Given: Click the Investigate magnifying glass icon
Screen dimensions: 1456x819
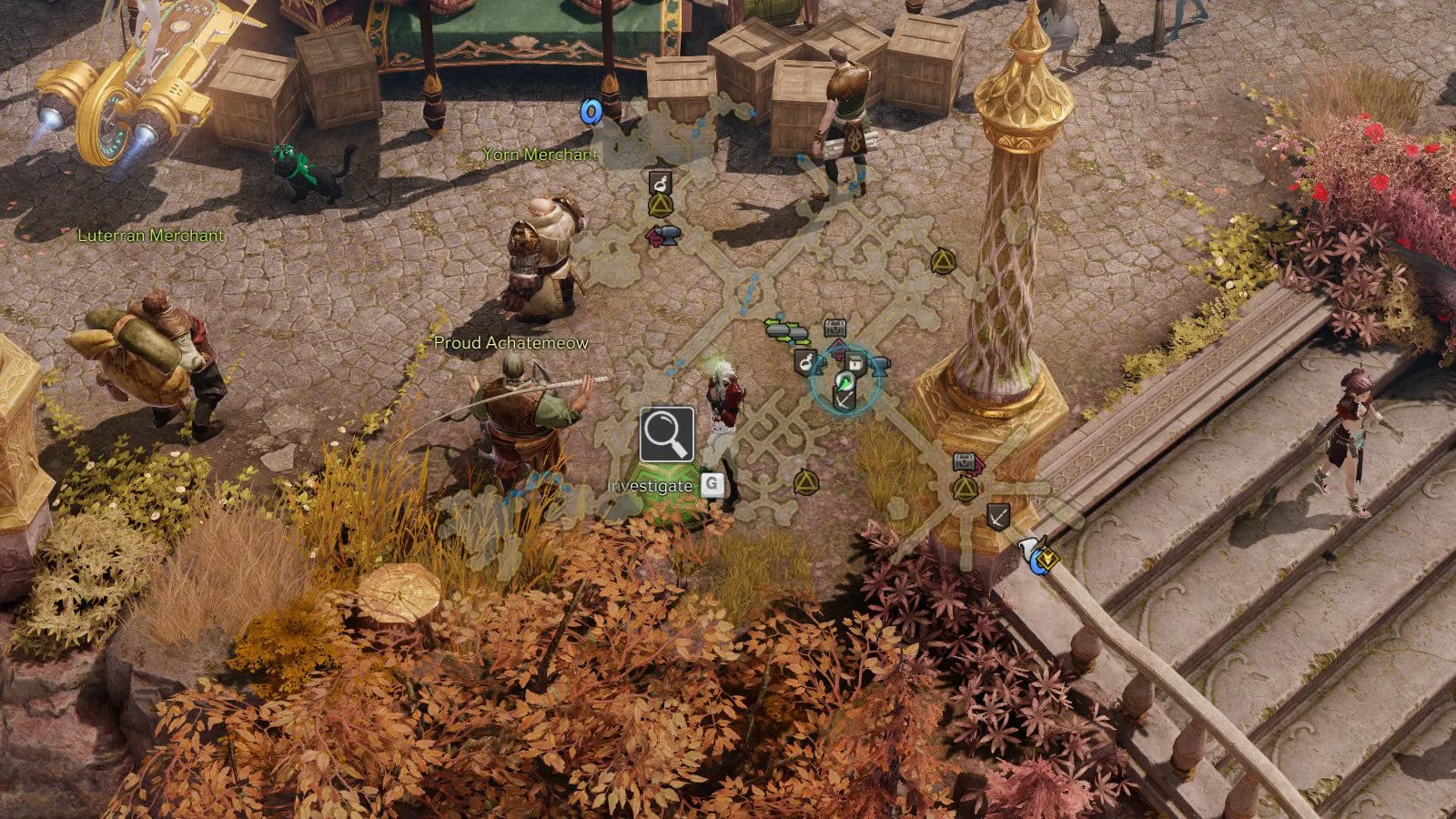Looking at the screenshot, I should pyautogui.click(x=666, y=435).
